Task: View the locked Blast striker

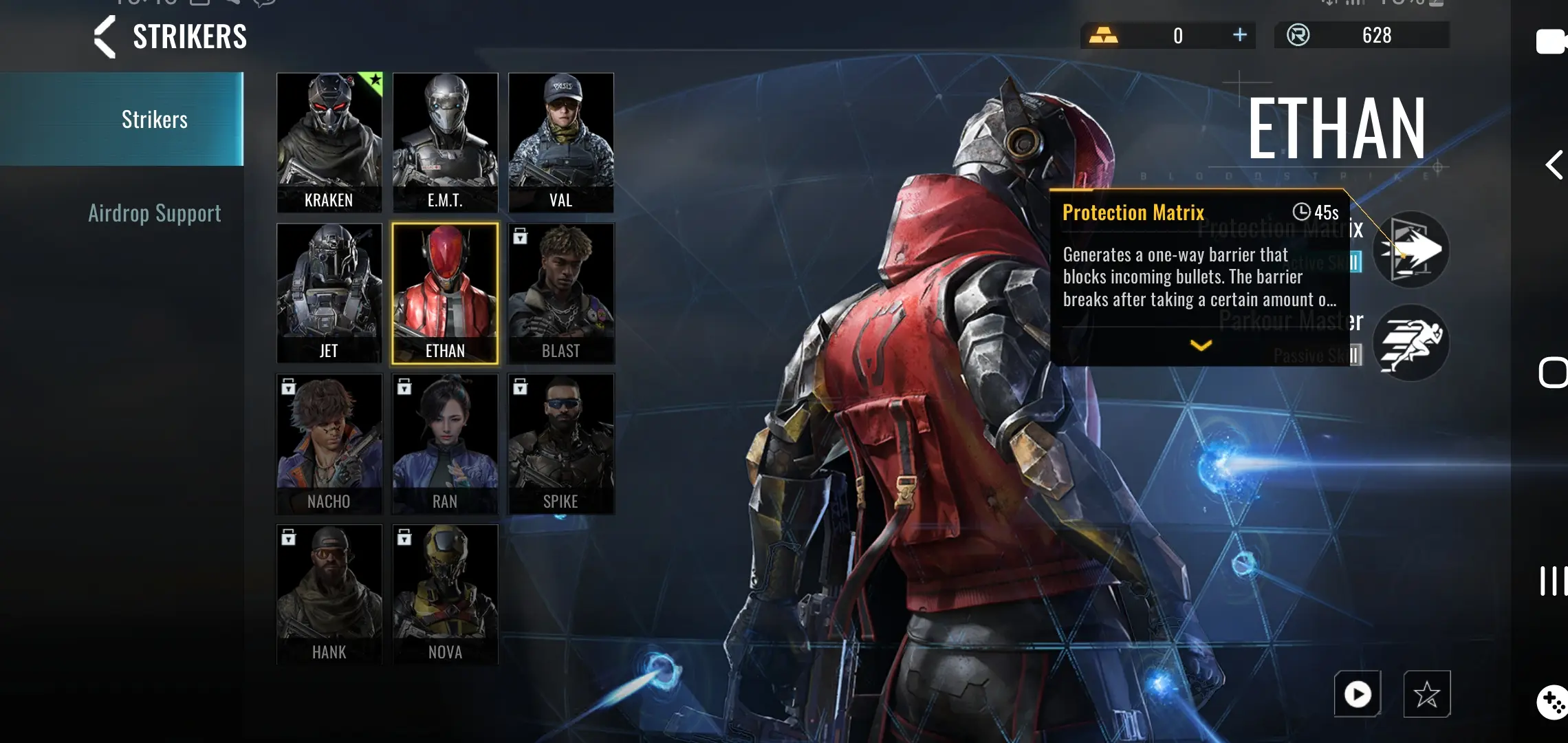Action: point(560,293)
